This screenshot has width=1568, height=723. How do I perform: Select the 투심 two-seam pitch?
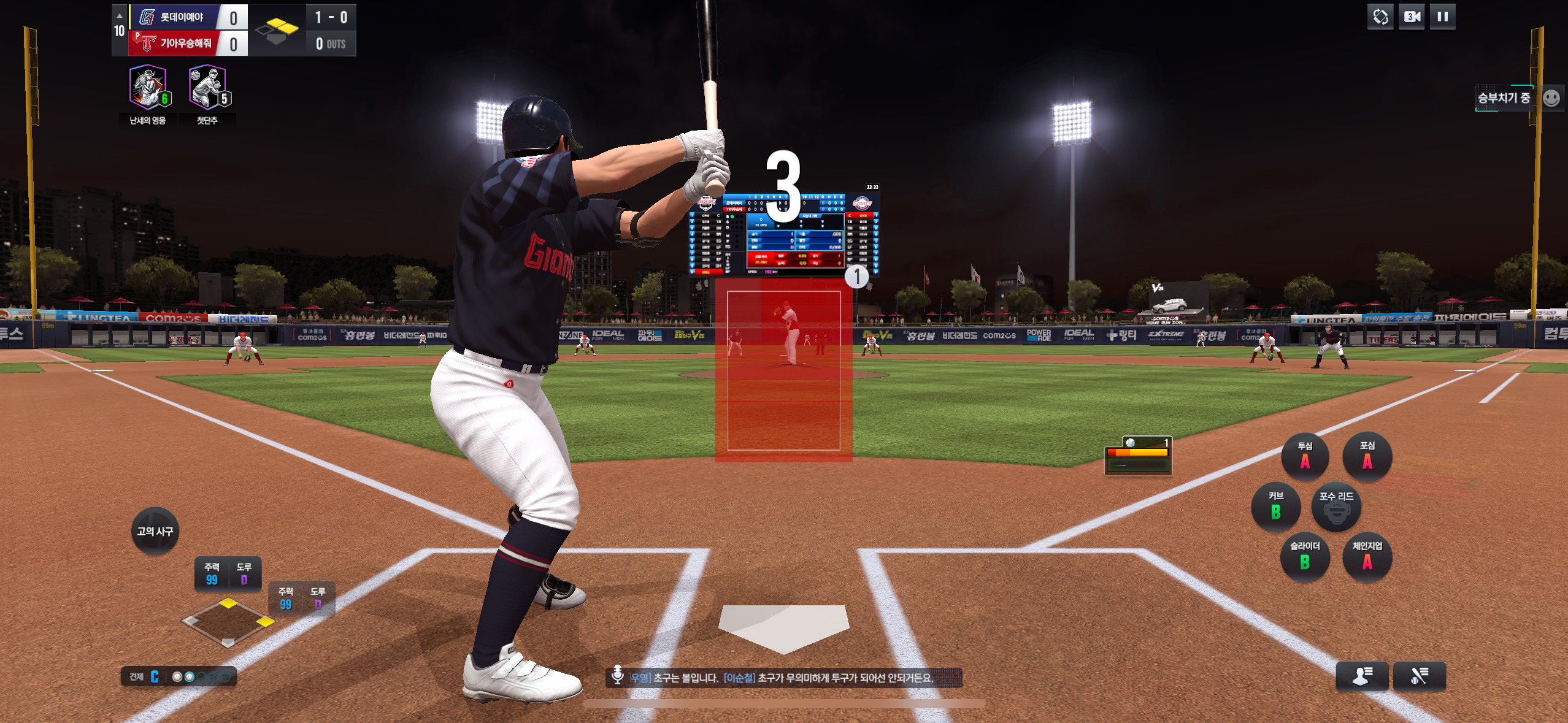coord(1305,456)
